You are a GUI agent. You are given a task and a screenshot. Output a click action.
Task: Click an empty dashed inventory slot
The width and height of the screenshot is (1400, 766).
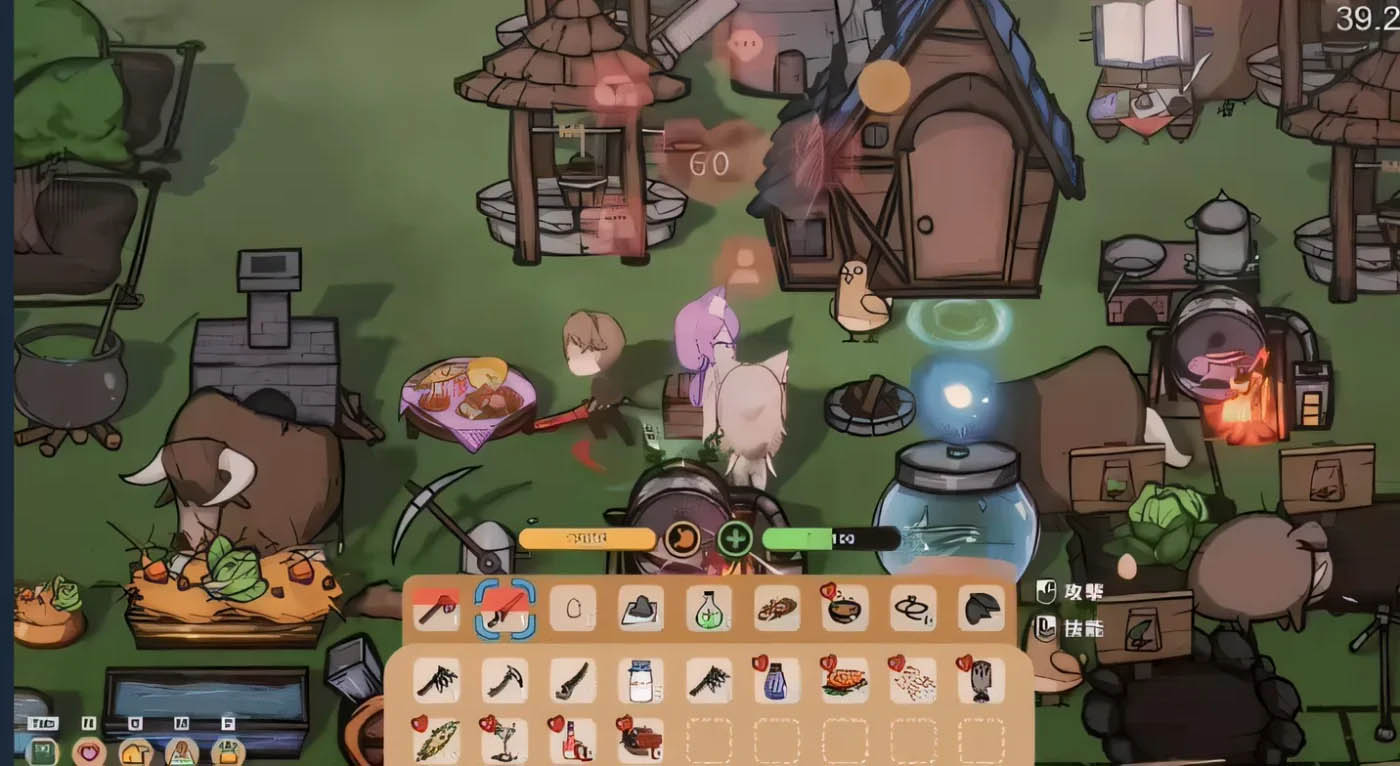(710, 740)
